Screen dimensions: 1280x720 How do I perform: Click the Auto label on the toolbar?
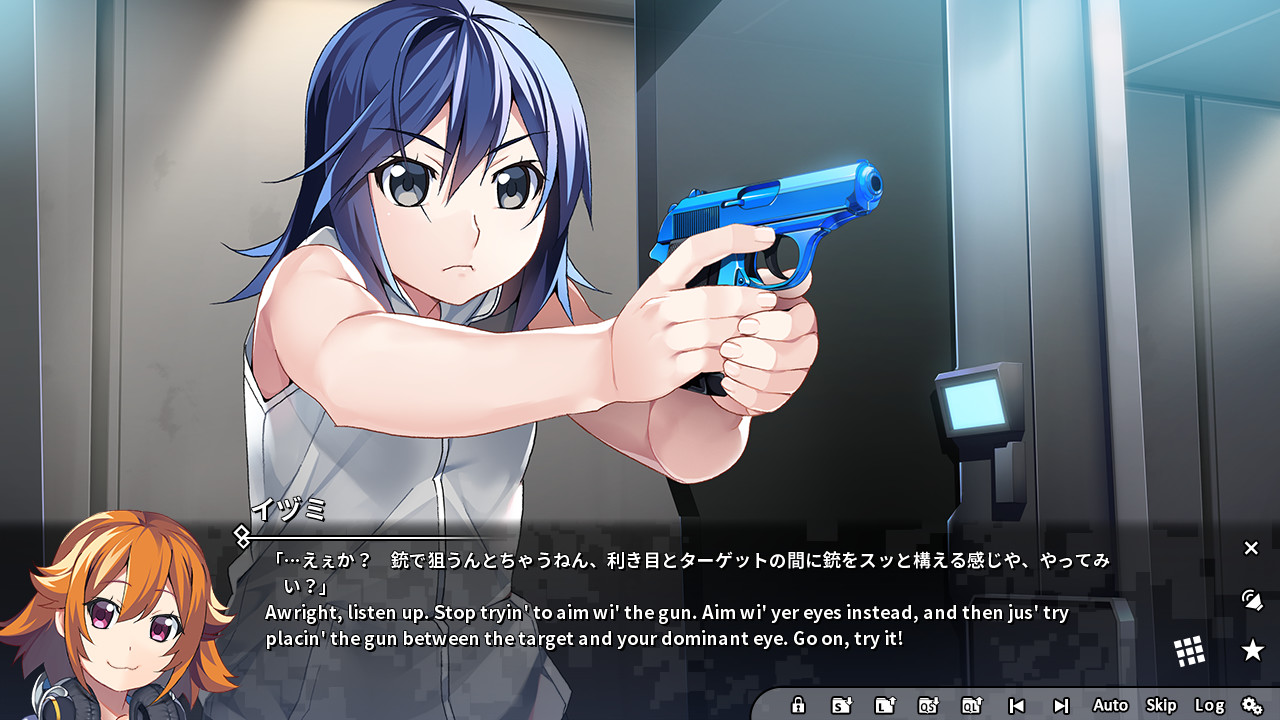[1110, 705]
